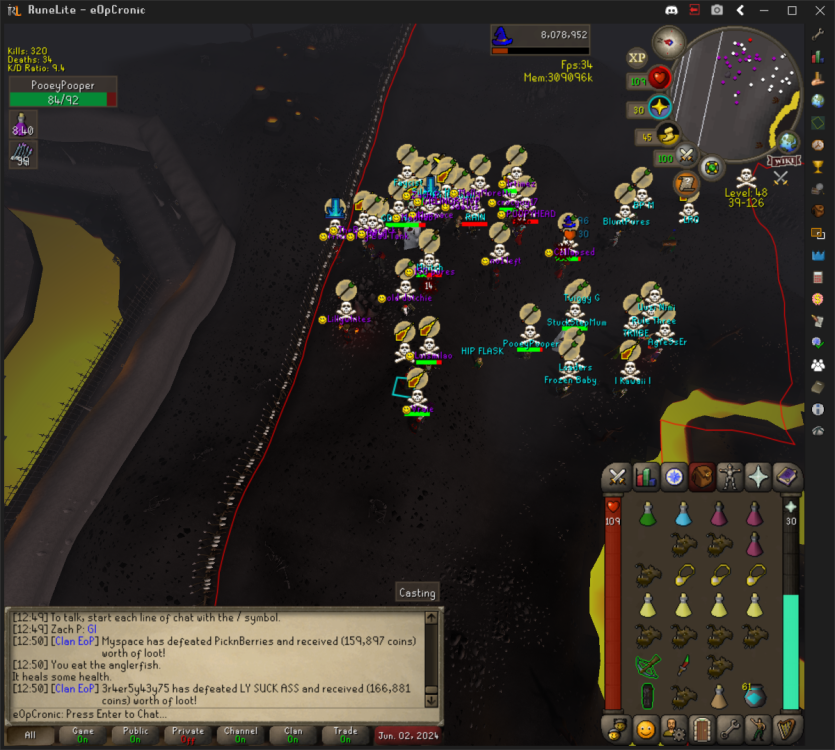Select the green potion in the inventory
The height and width of the screenshot is (750, 835).
[647, 514]
